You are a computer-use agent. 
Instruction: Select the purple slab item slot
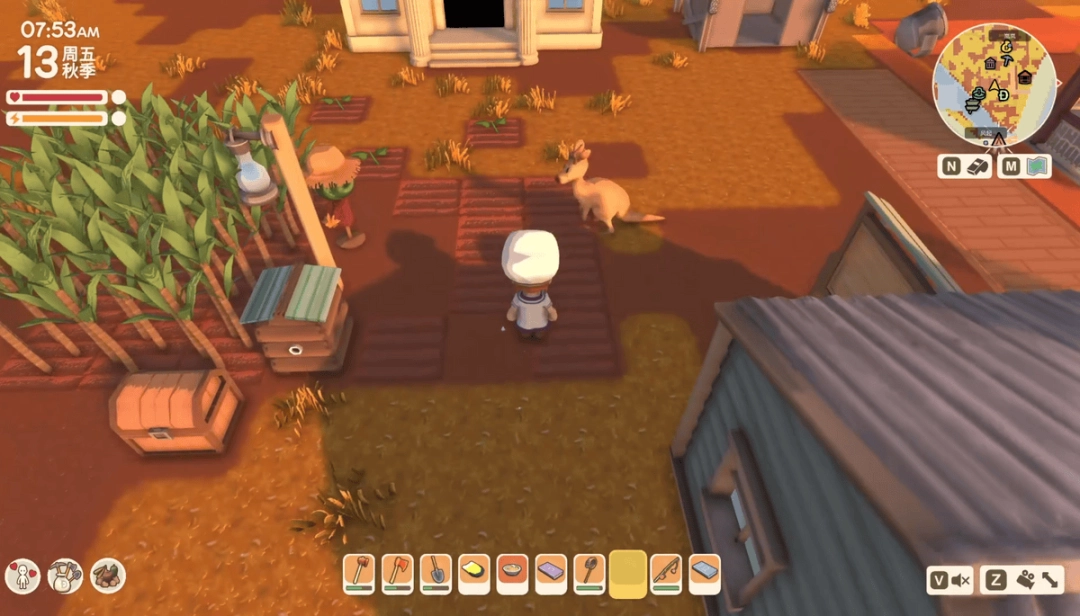coord(551,574)
